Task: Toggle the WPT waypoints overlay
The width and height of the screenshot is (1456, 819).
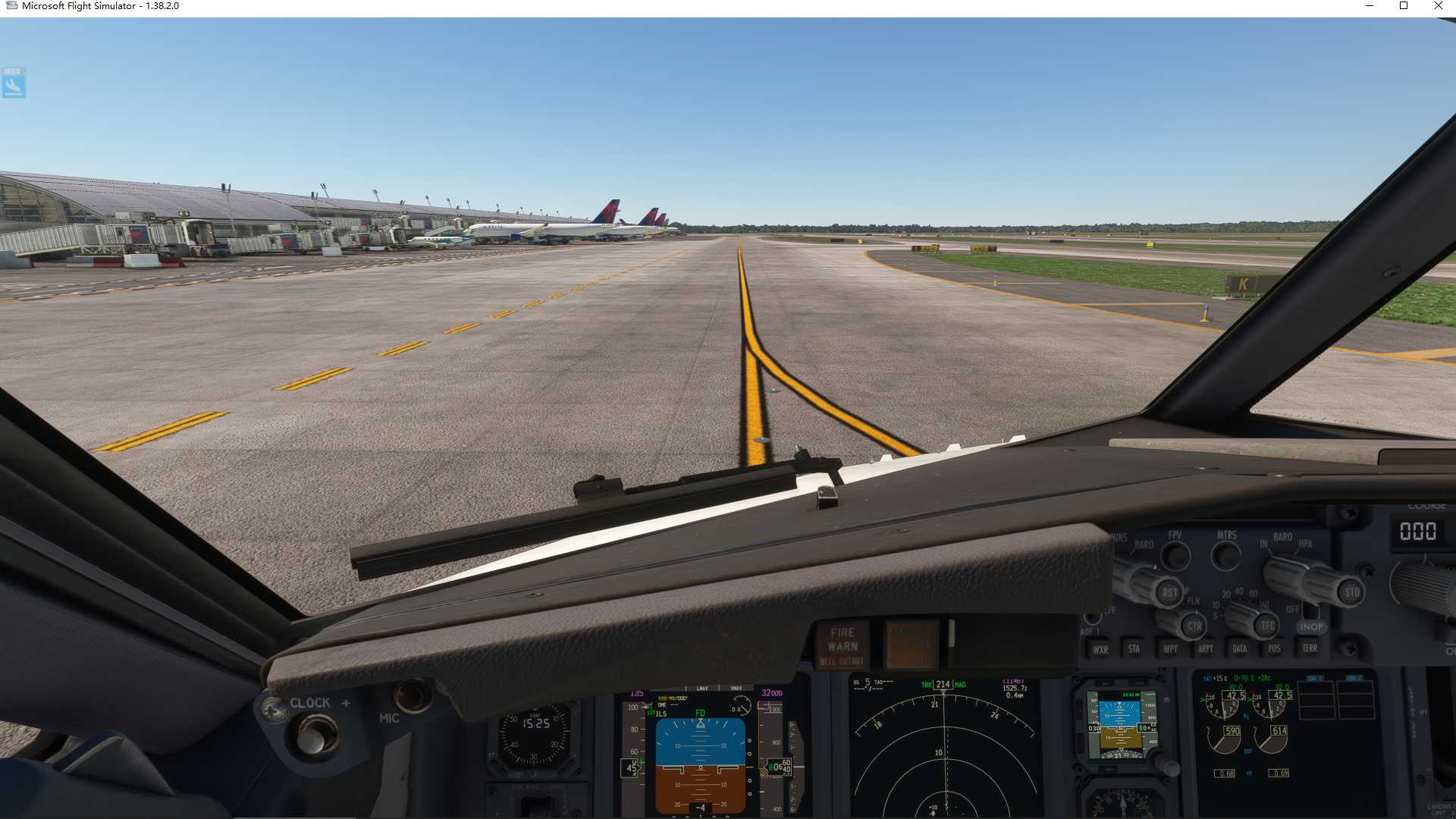Action: tap(1170, 648)
